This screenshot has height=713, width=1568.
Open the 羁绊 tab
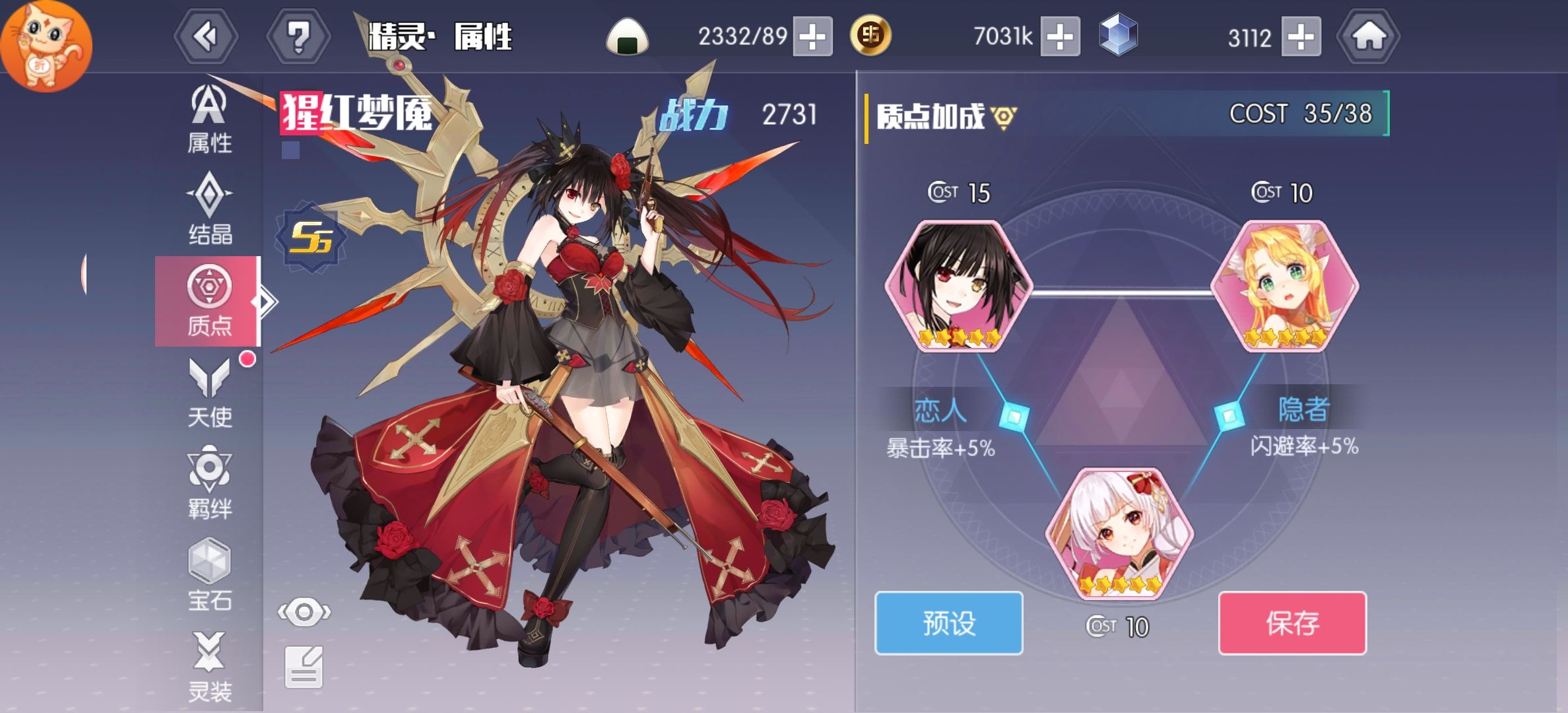pyautogui.click(x=209, y=483)
